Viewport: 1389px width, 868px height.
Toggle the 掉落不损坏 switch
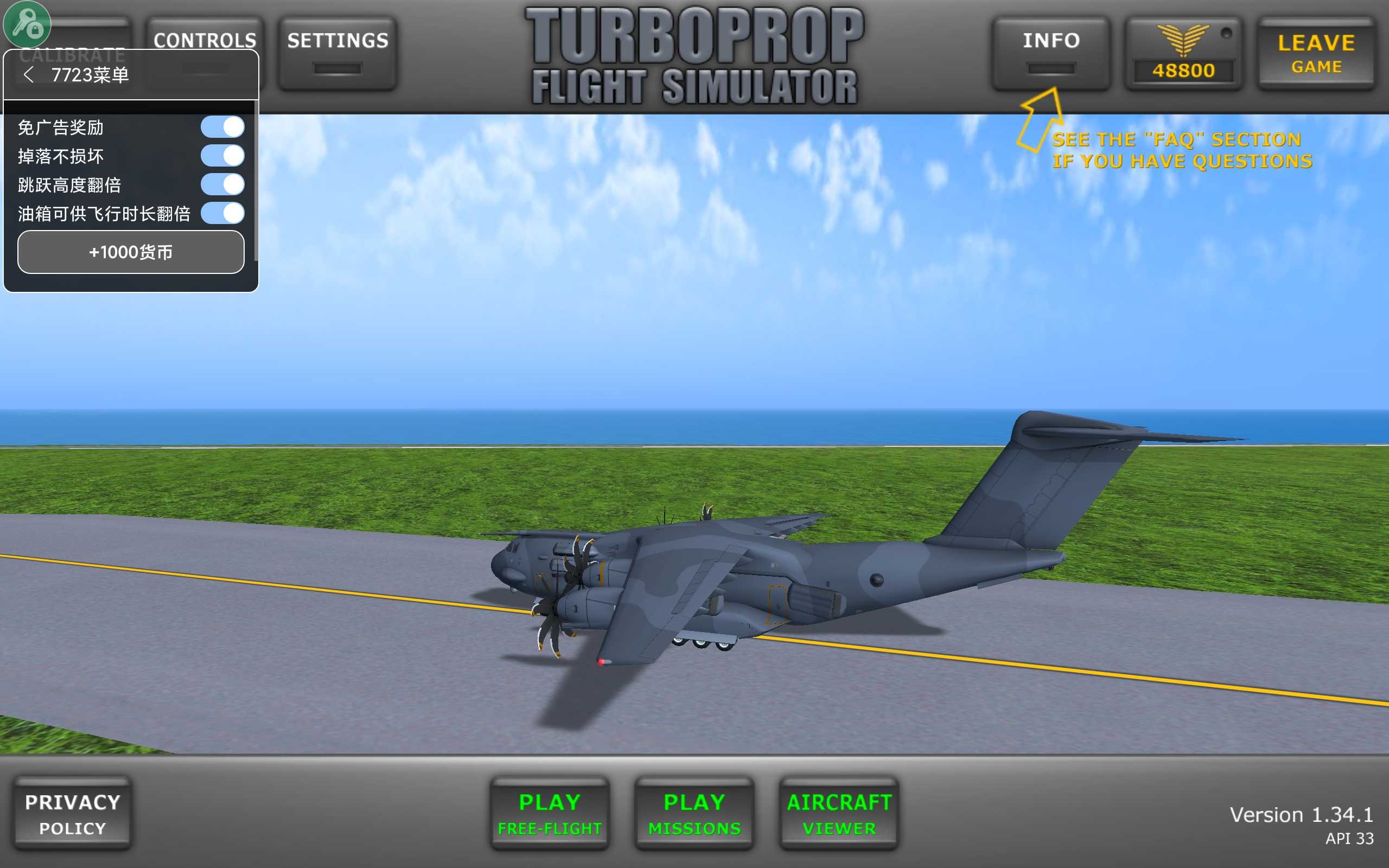pos(222,156)
